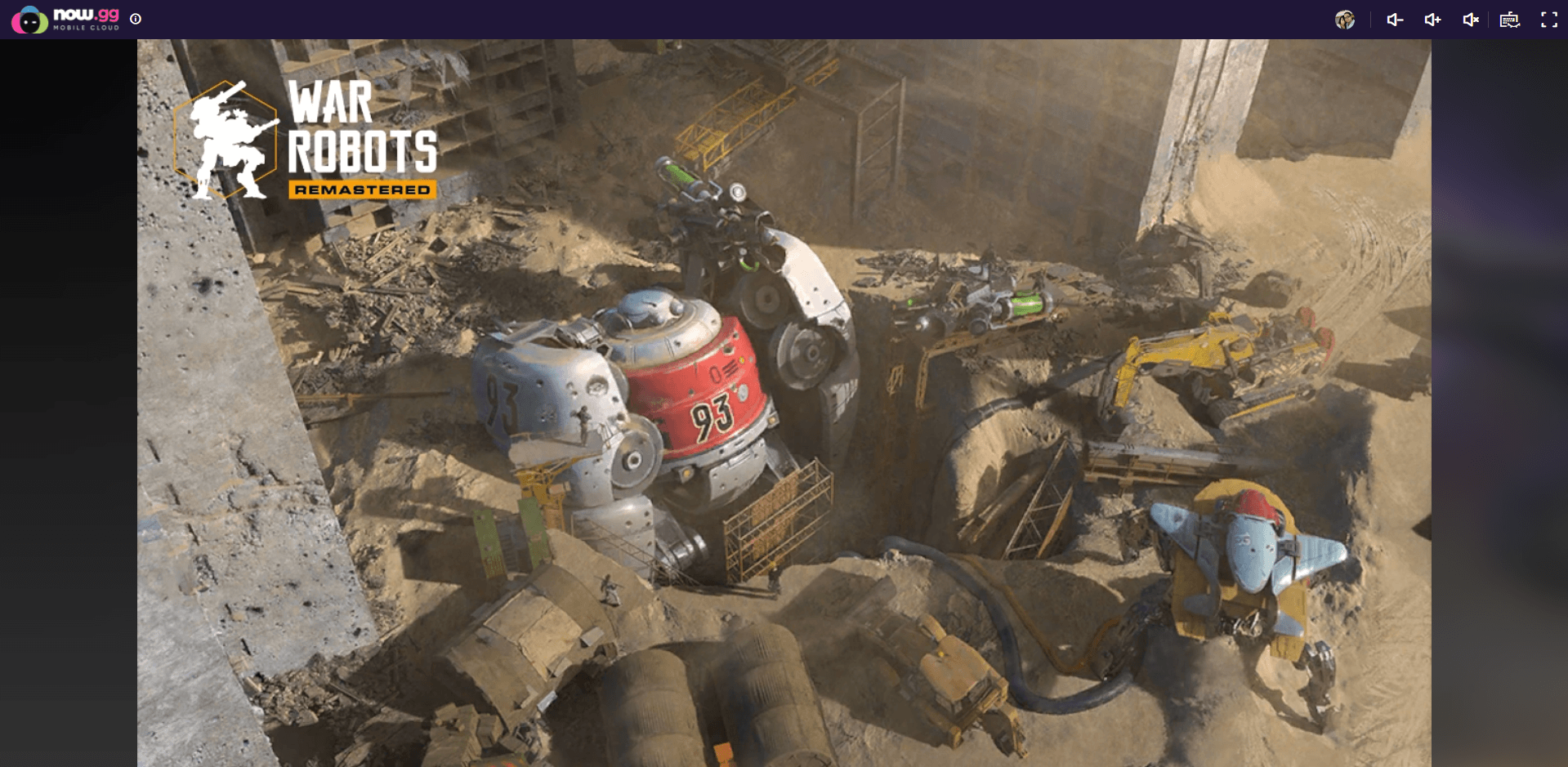
Task: Mute the now.gg stream audio
Action: [1470, 20]
